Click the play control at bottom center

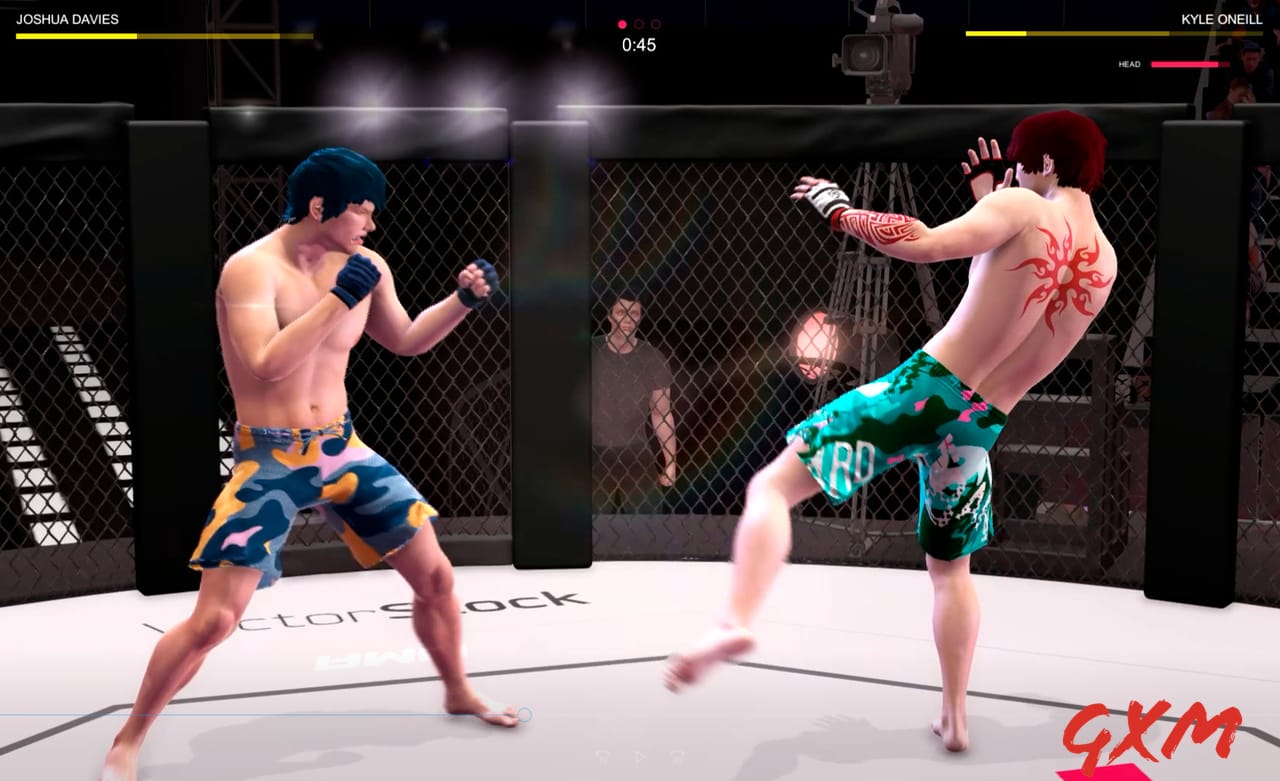point(640,757)
